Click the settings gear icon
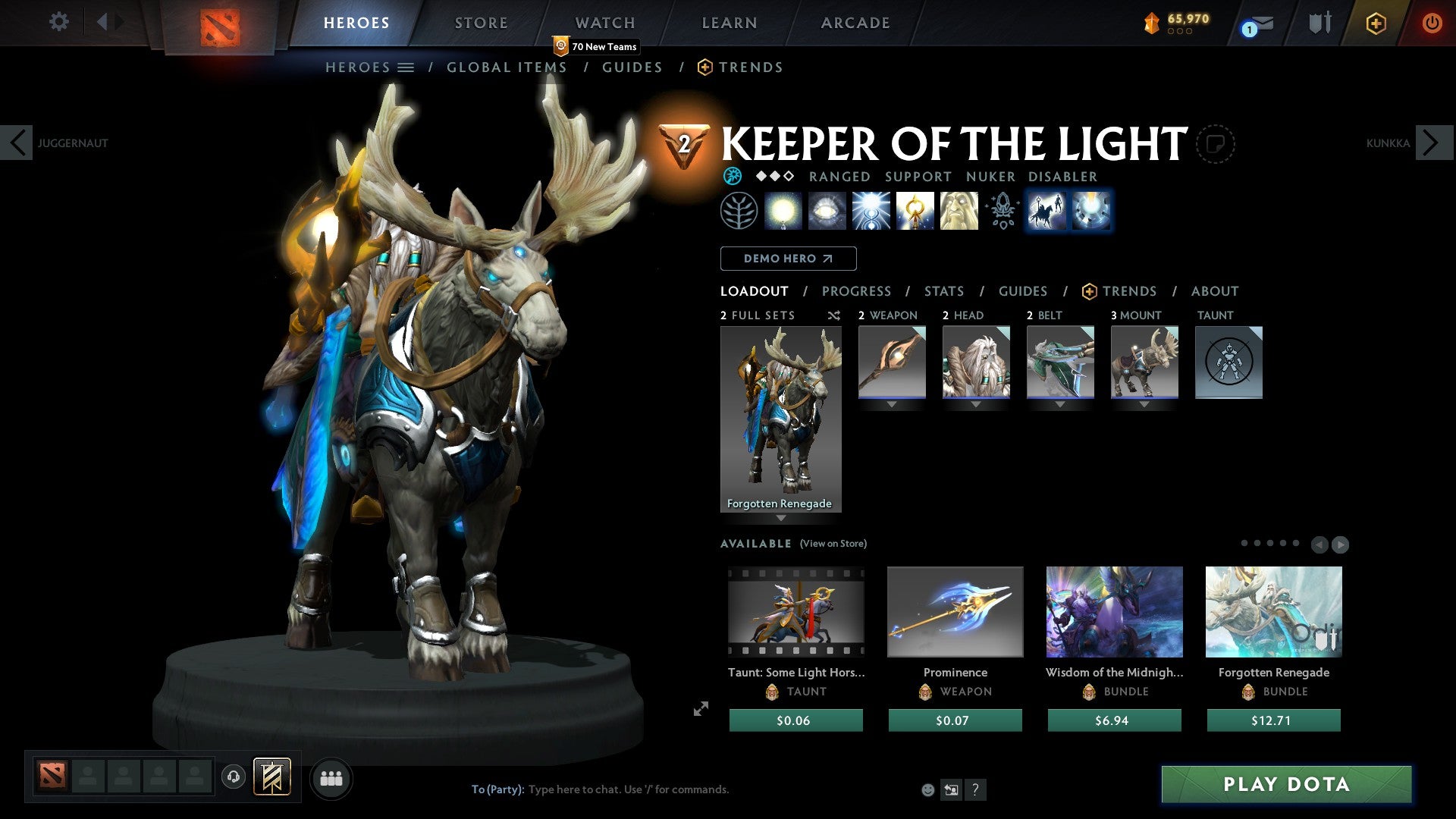The width and height of the screenshot is (1456, 819). point(58,22)
